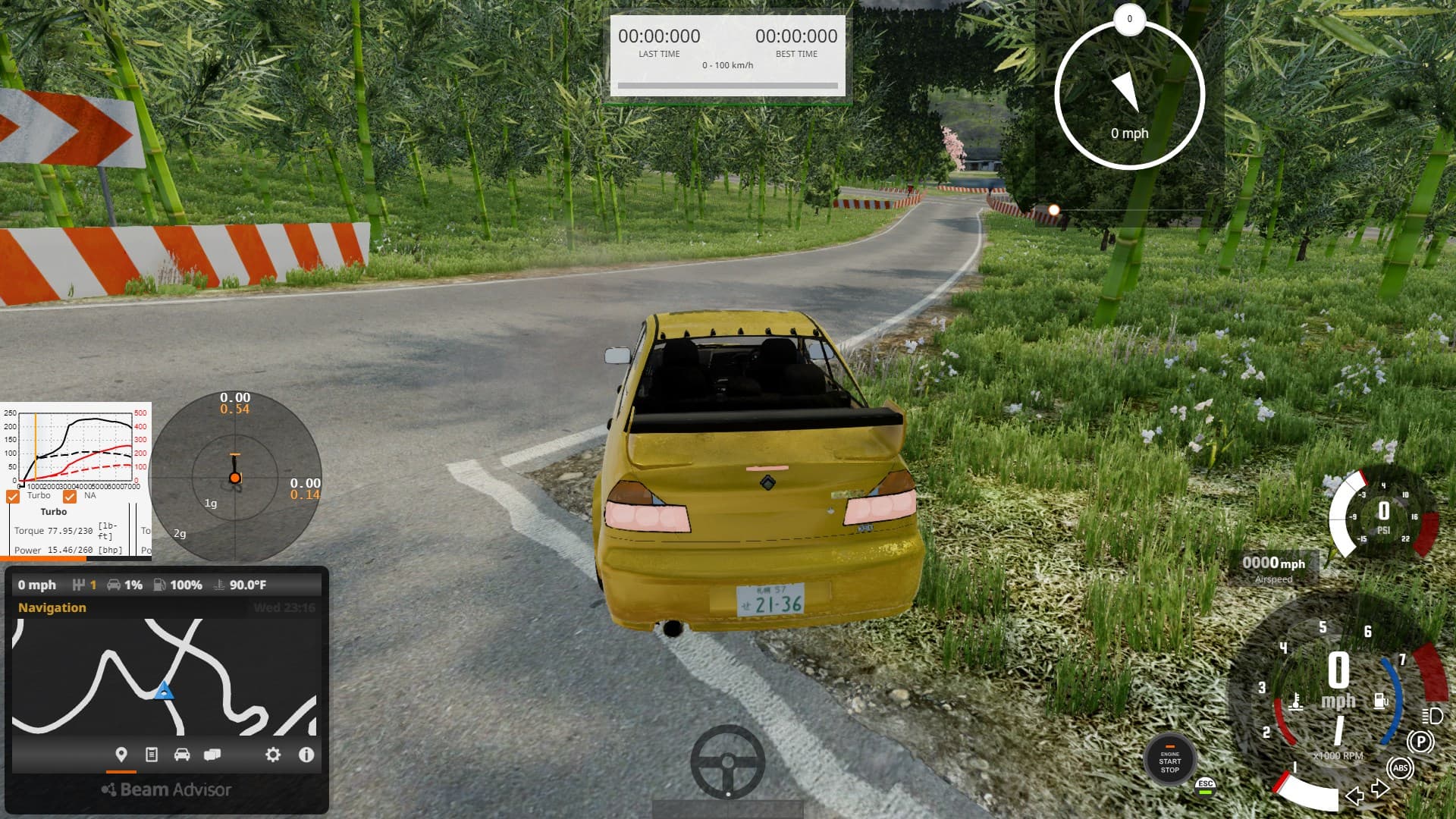
Task: Push the Engine Start Stop button
Action: [1169, 761]
